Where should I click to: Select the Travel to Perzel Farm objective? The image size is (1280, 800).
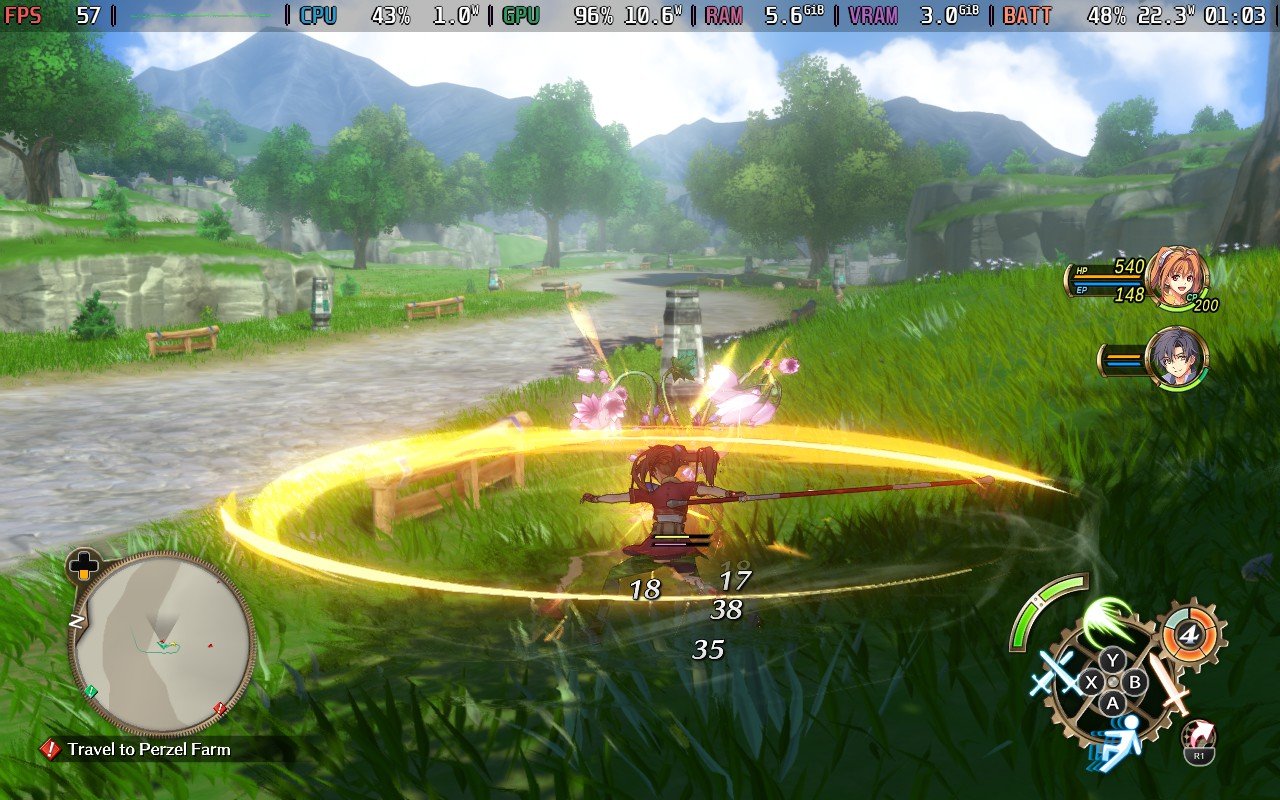(x=148, y=749)
